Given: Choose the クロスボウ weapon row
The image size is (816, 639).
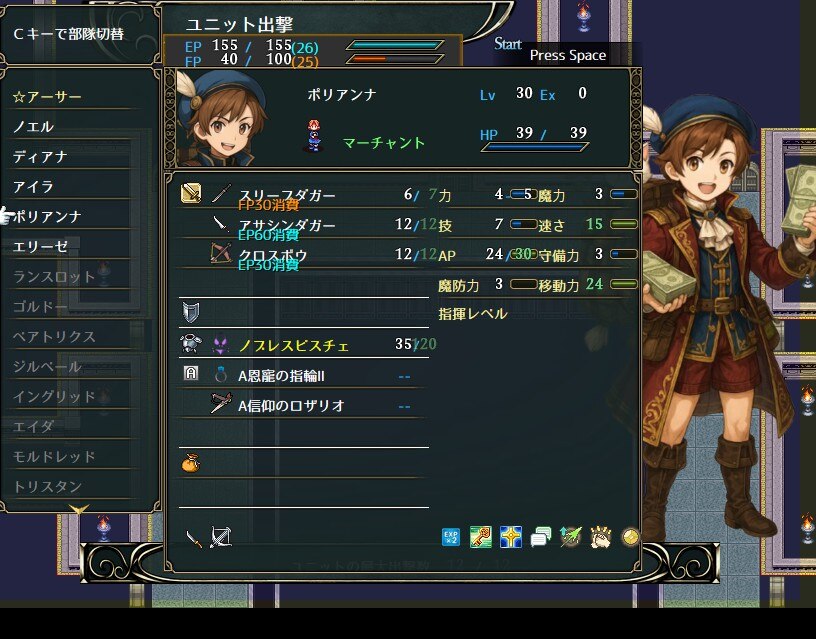Looking at the screenshot, I should tap(272, 255).
